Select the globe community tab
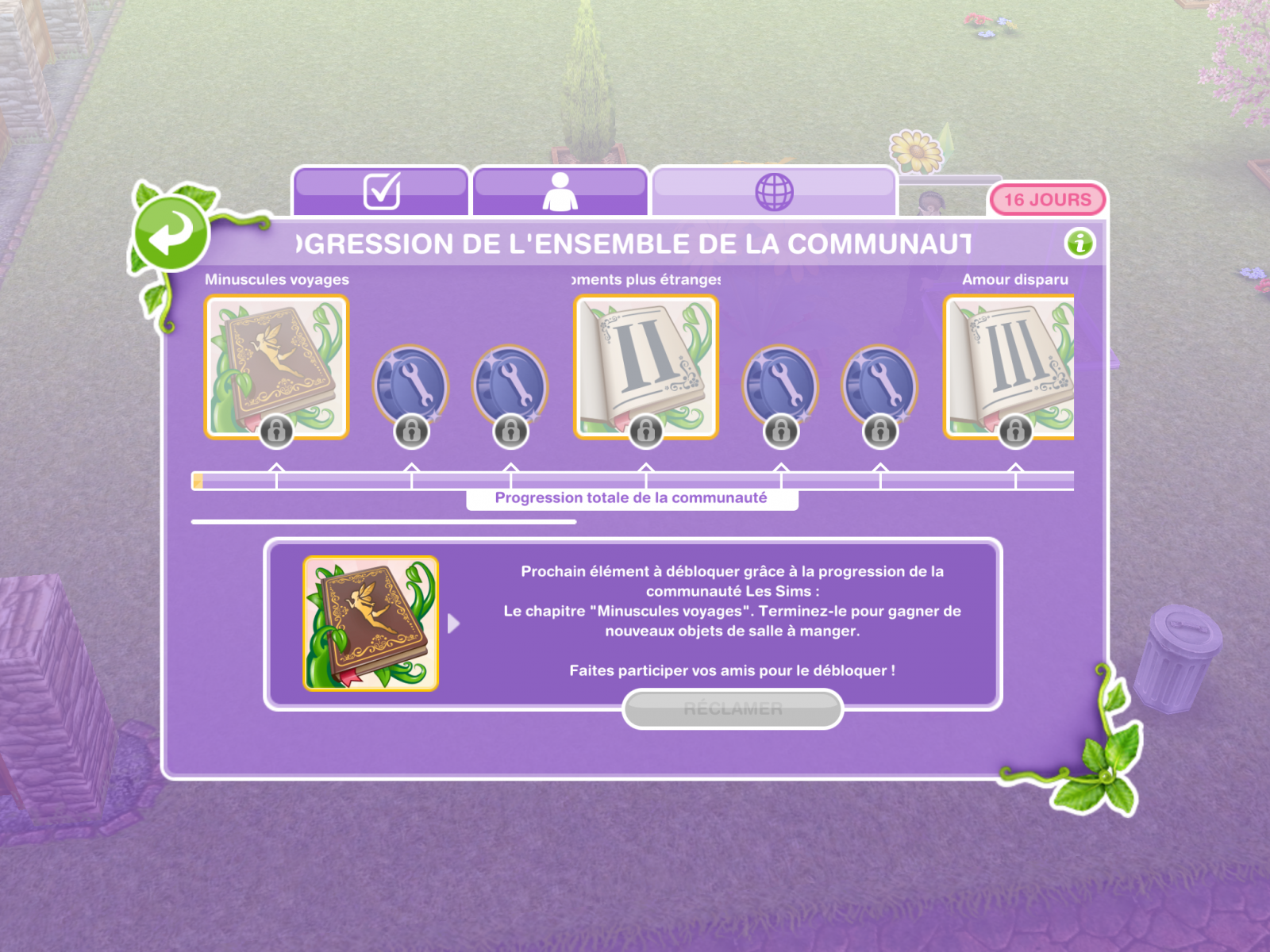 coord(774,191)
